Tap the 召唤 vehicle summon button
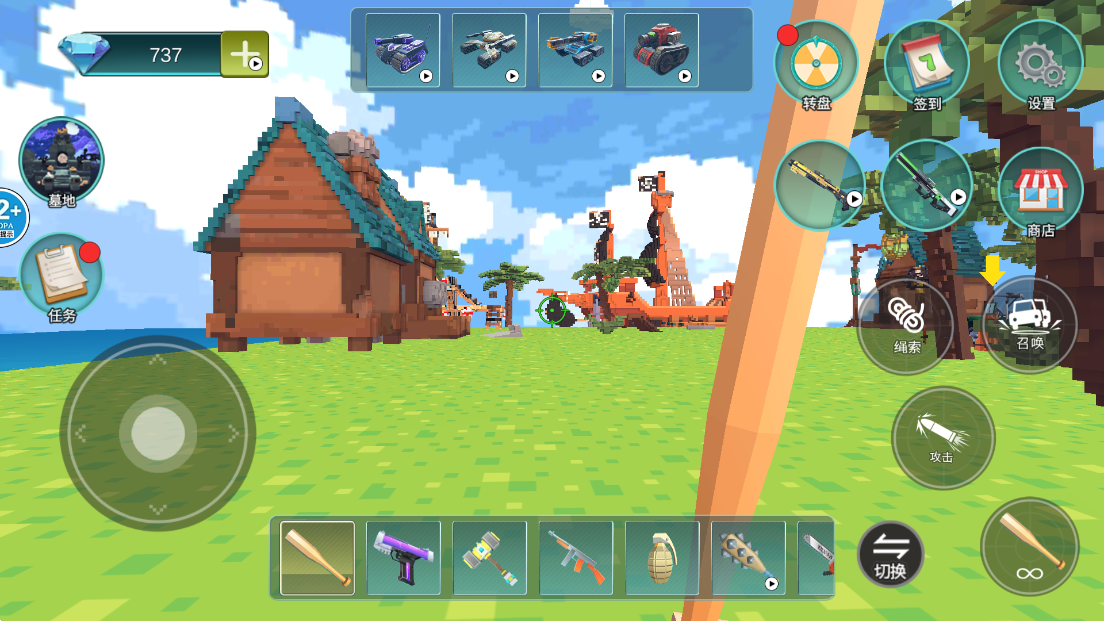The height and width of the screenshot is (621, 1104). 1030,324
